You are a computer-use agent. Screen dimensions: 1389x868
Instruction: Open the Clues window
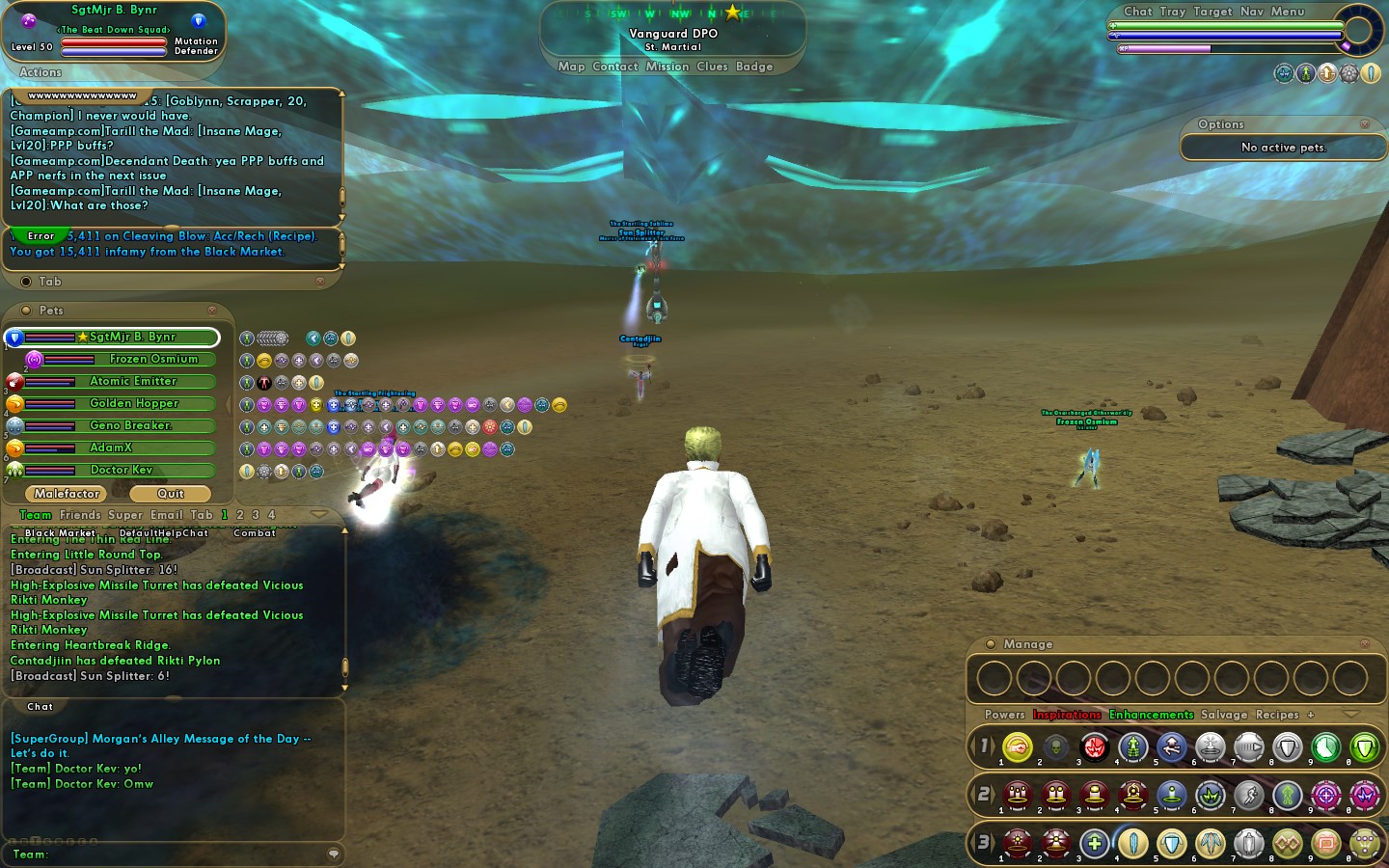(712, 67)
